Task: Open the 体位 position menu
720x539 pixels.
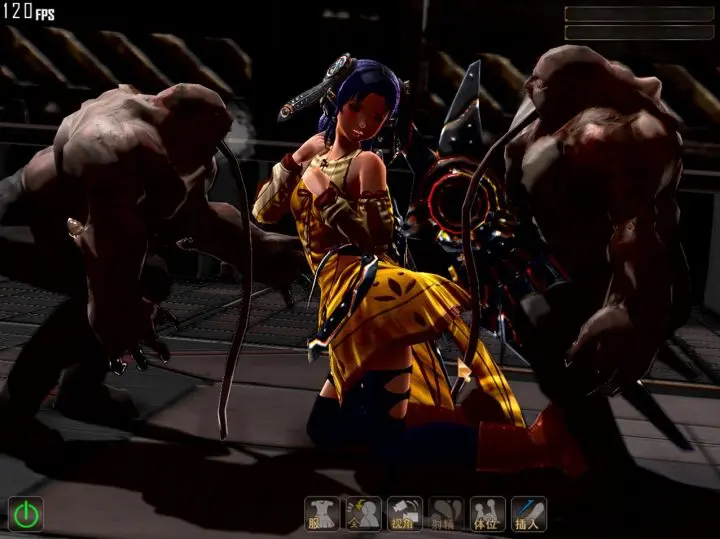Action: tap(487, 514)
